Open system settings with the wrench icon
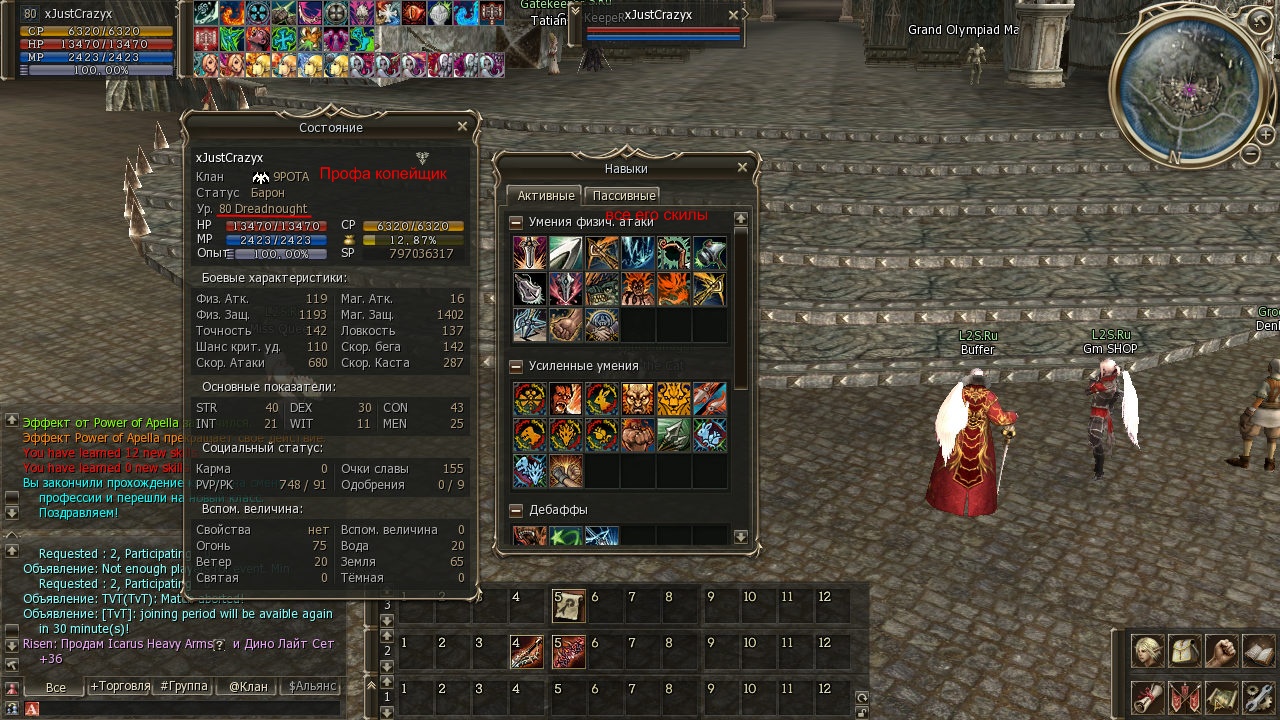 (x=1258, y=697)
